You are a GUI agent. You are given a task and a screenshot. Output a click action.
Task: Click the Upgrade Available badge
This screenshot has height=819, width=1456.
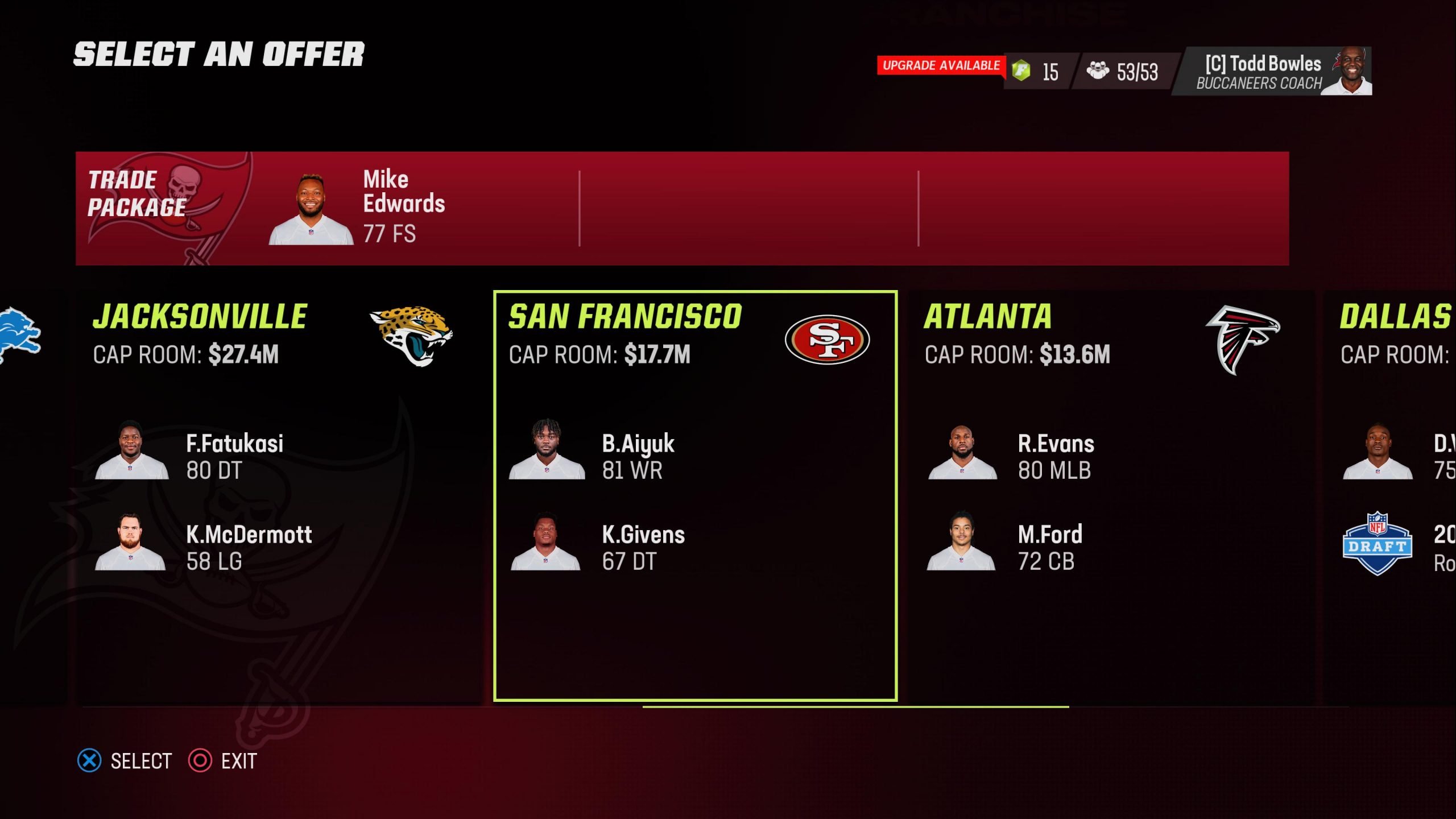[x=941, y=65]
